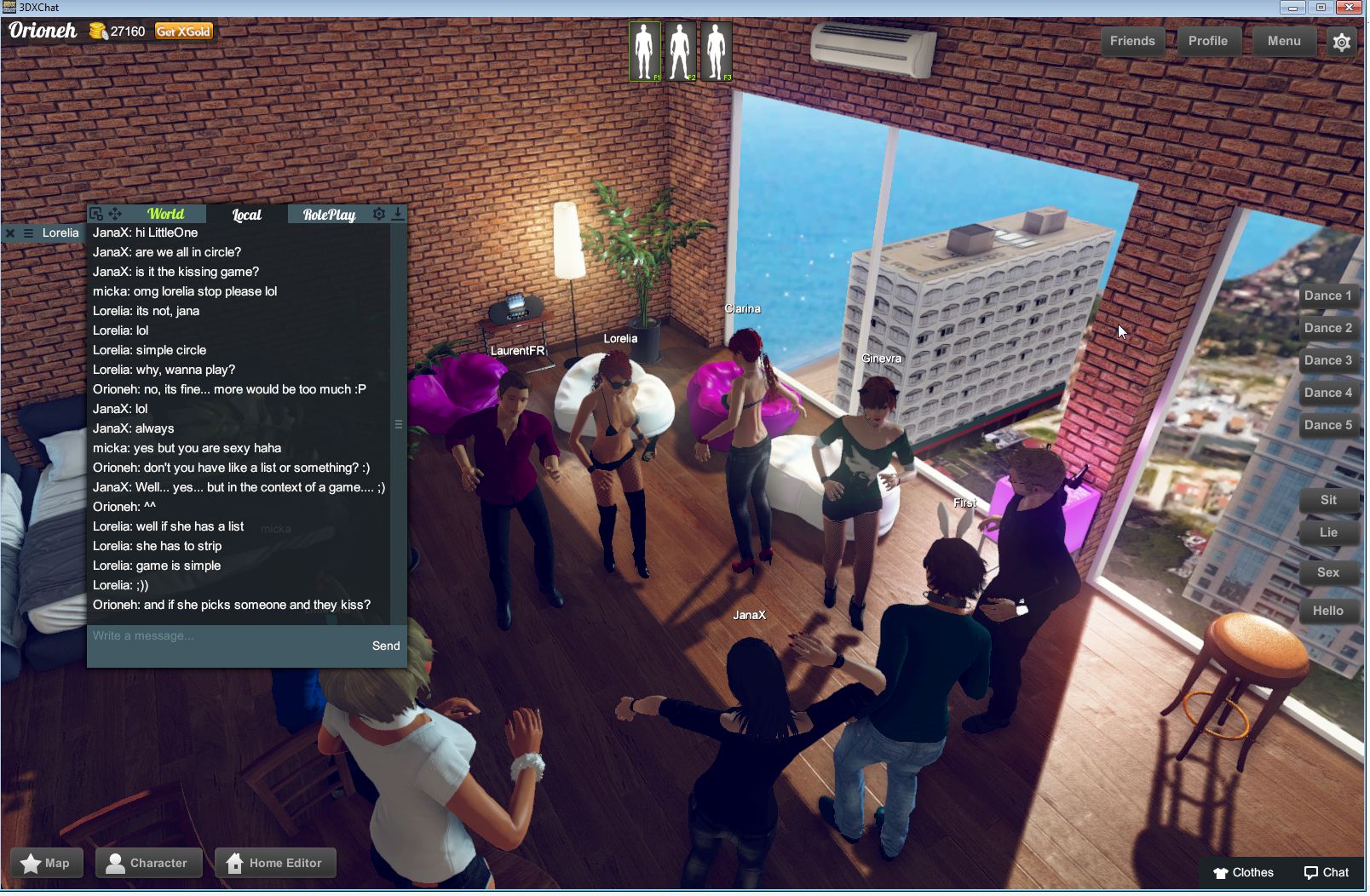Switch to the World chat tab
The width and height of the screenshot is (1370, 896).
(165, 215)
